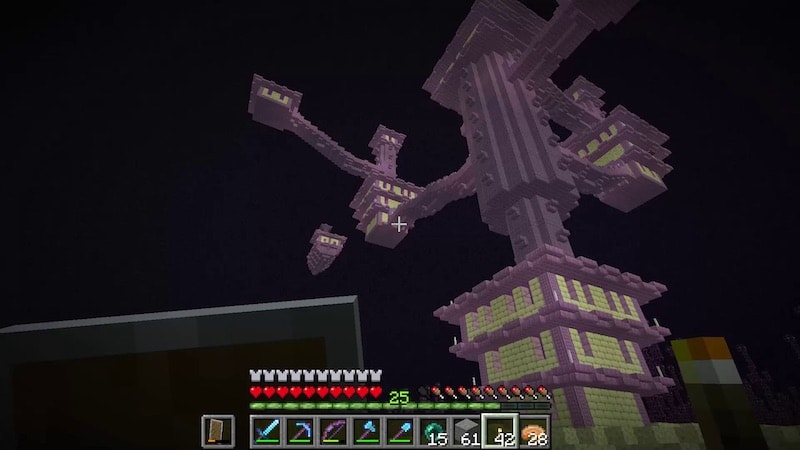This screenshot has height=450, width=800.
Task: Click the shield in the off-hand slot
Action: point(217,431)
